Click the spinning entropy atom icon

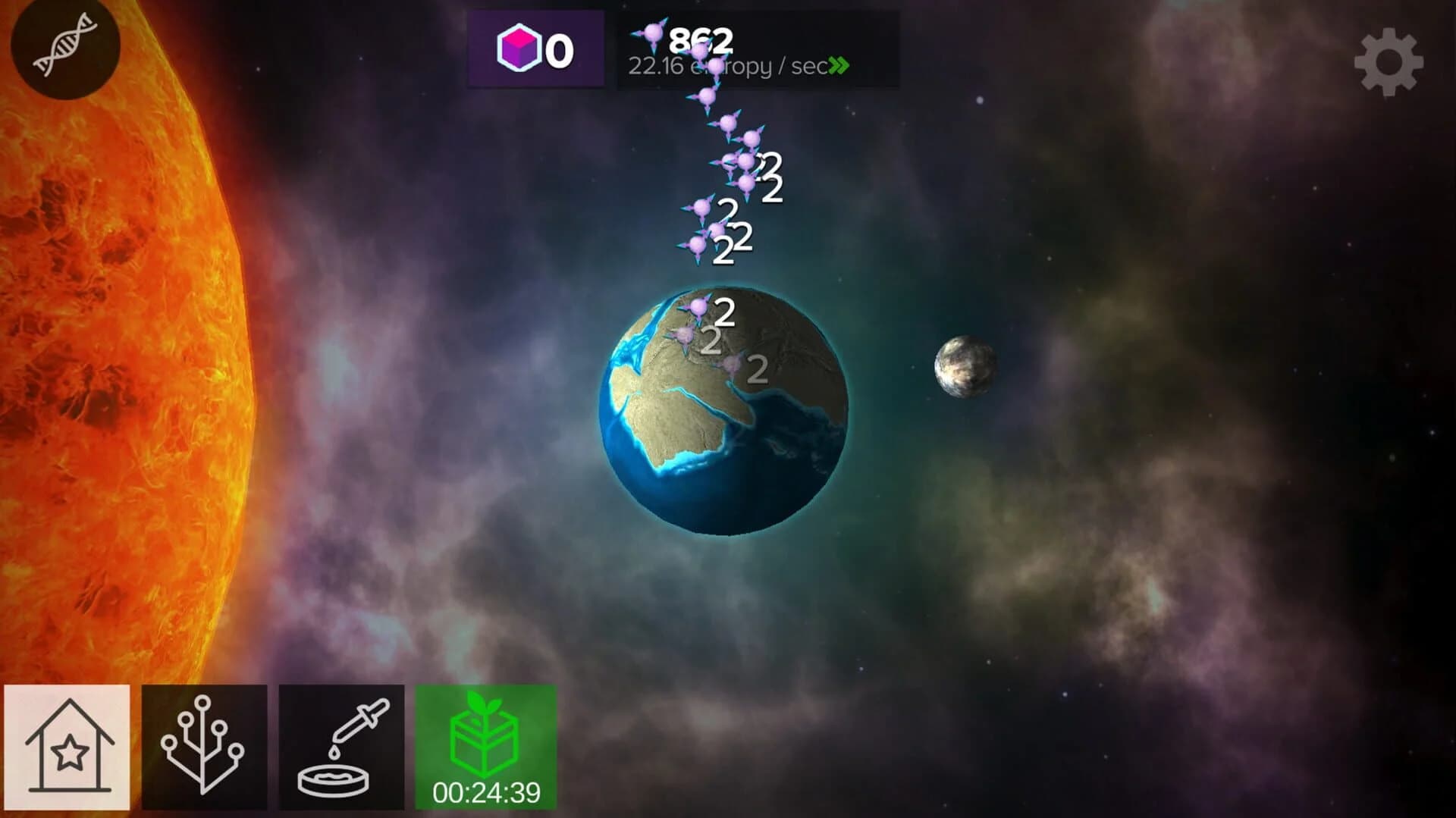point(653,34)
